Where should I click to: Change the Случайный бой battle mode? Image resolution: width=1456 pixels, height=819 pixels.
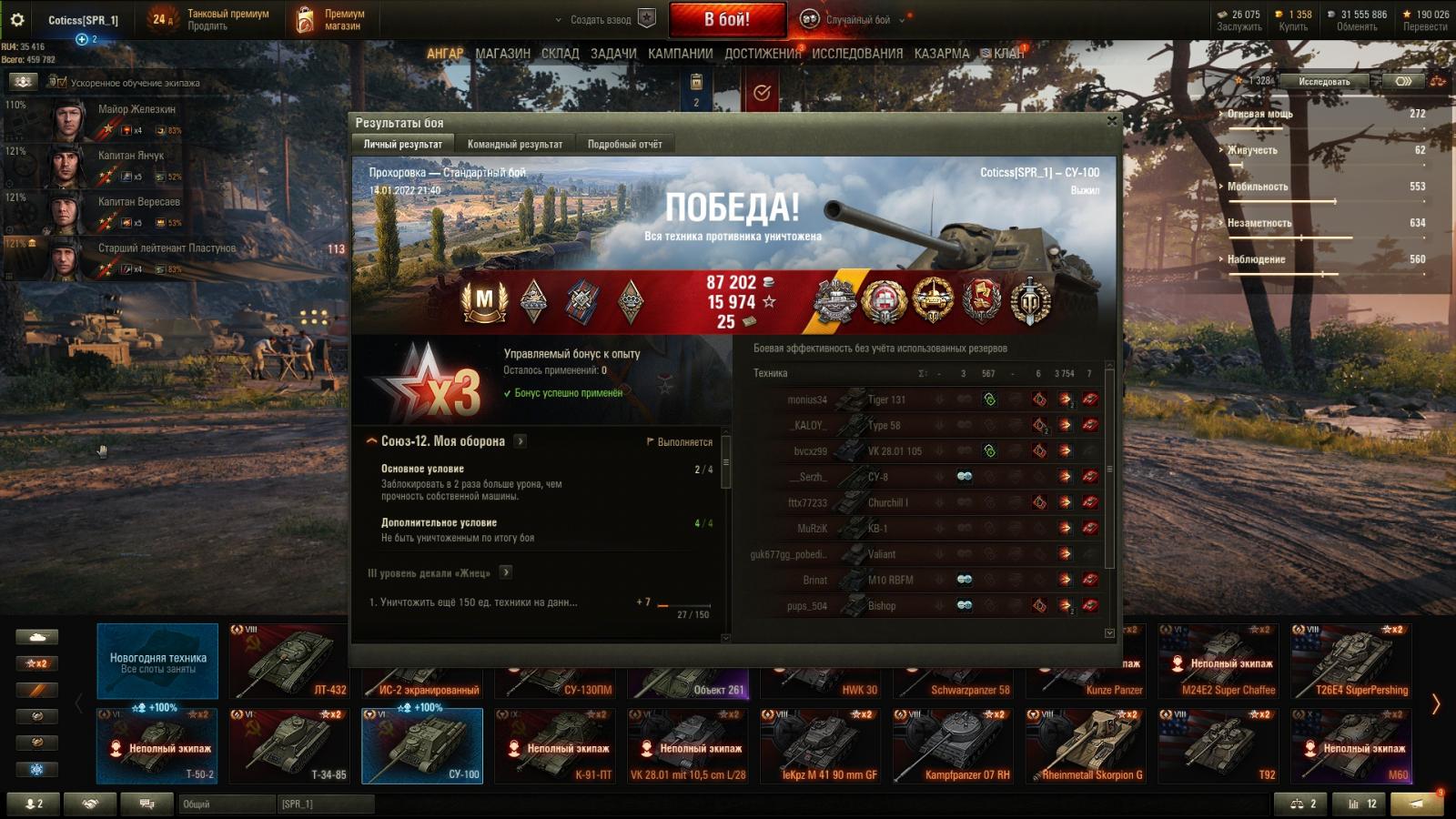coord(857,19)
